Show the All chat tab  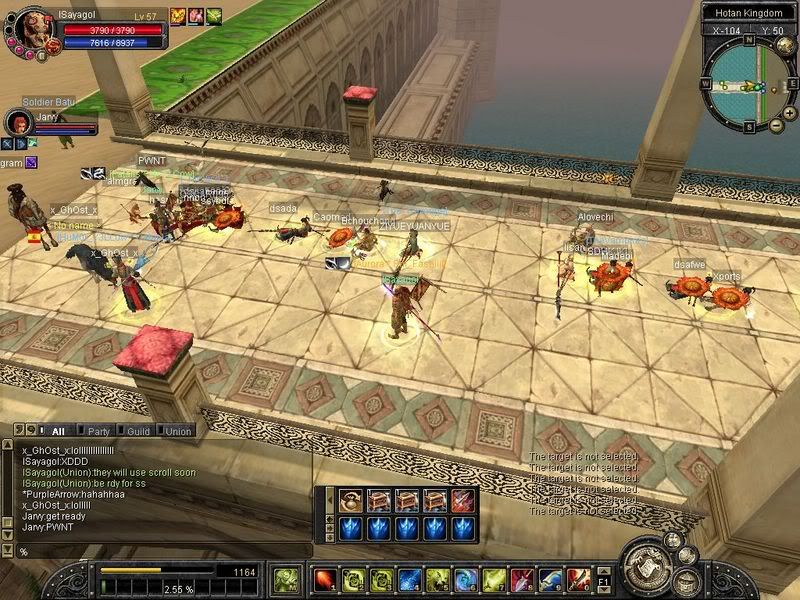(x=56, y=431)
